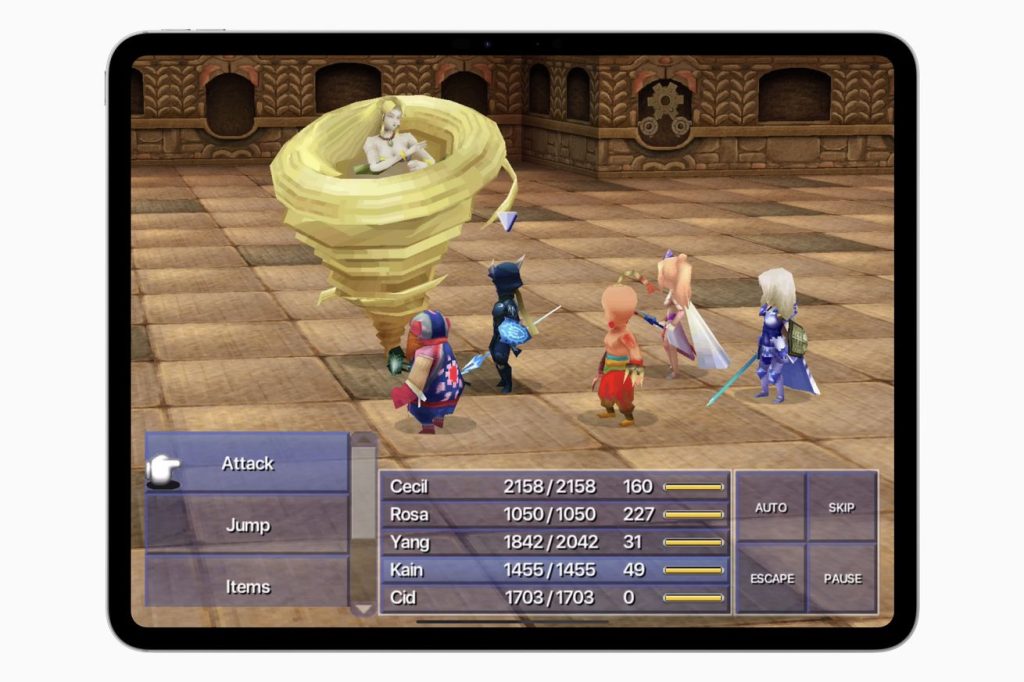Select Yang's party status row
1024x682 pixels.
555,542
